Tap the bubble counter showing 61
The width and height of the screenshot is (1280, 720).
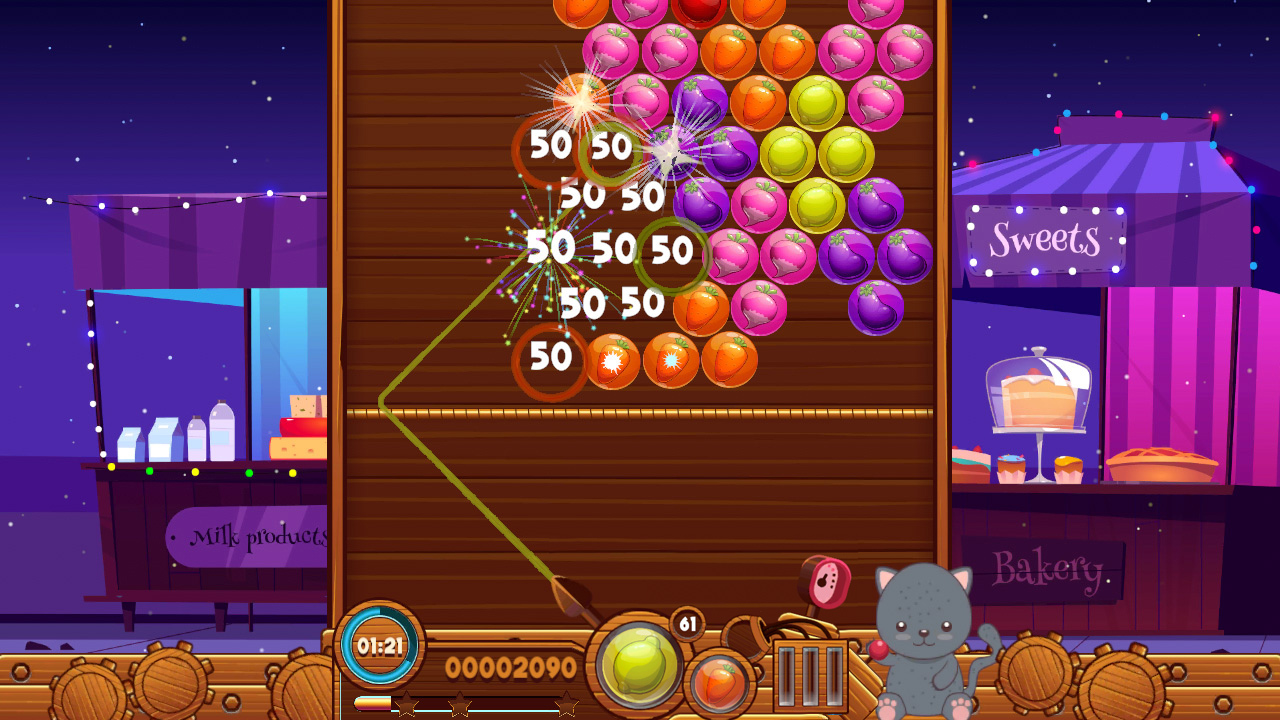684,623
